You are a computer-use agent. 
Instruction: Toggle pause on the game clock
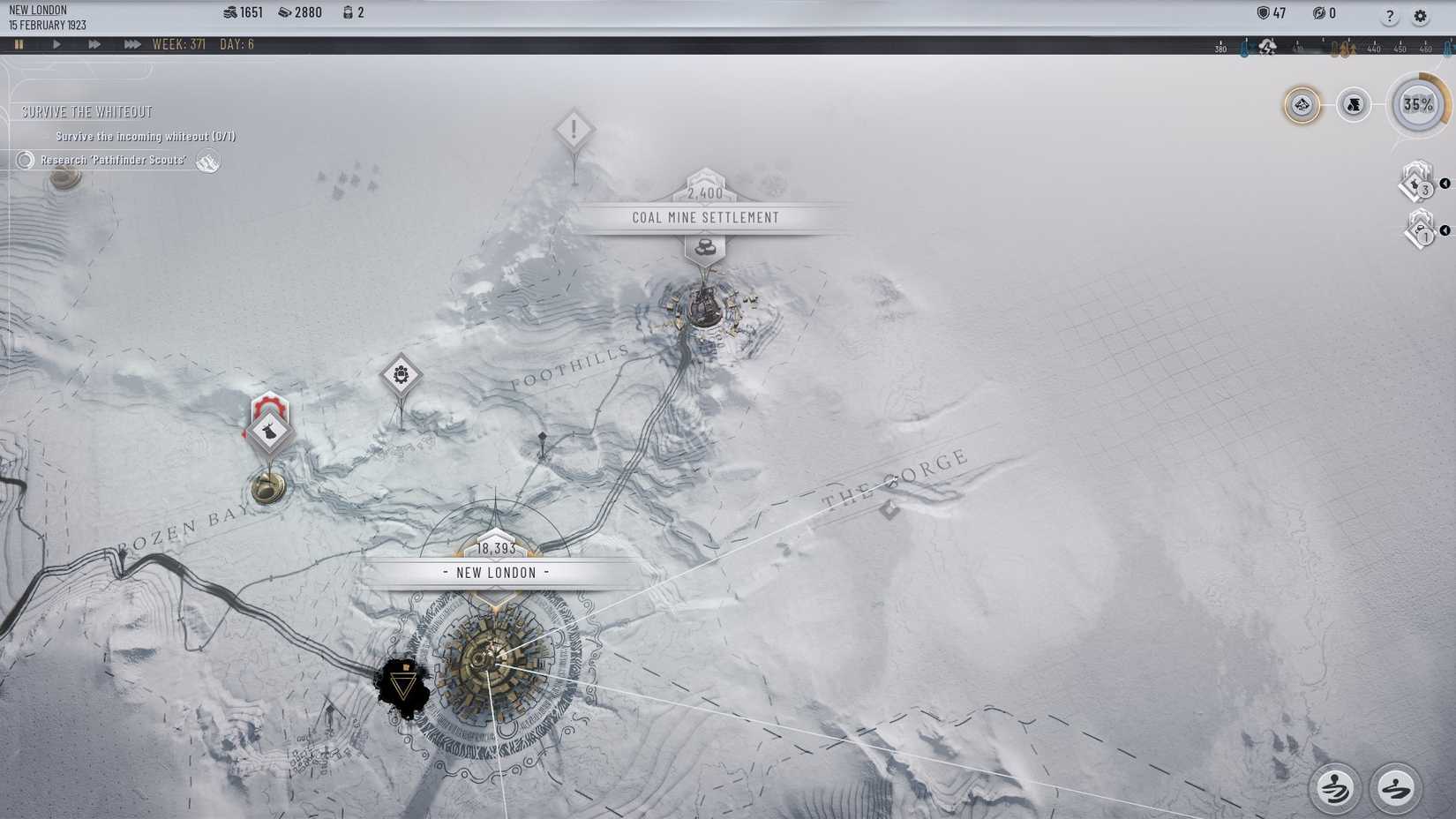(19, 42)
